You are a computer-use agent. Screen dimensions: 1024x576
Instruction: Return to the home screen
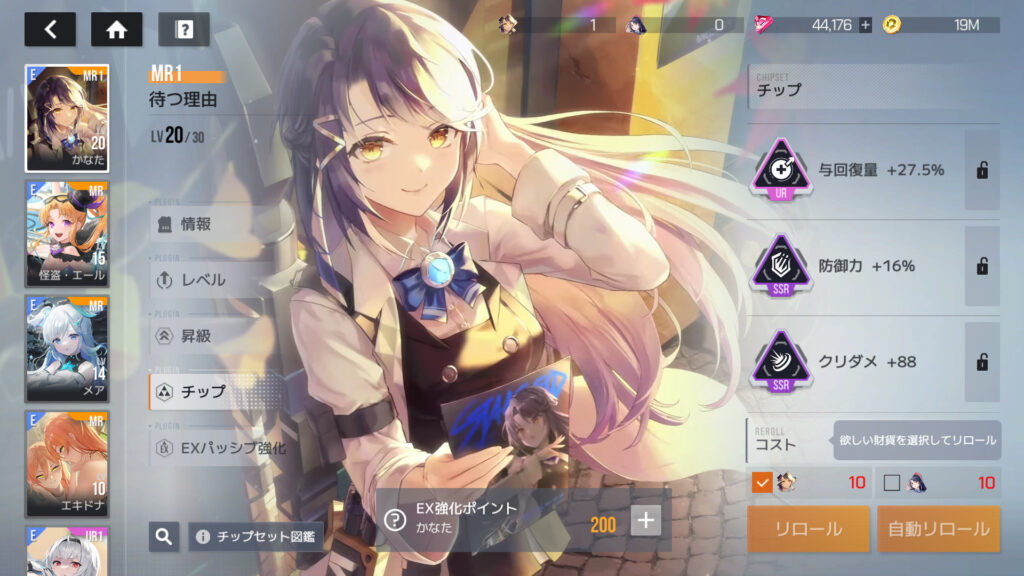pos(116,29)
